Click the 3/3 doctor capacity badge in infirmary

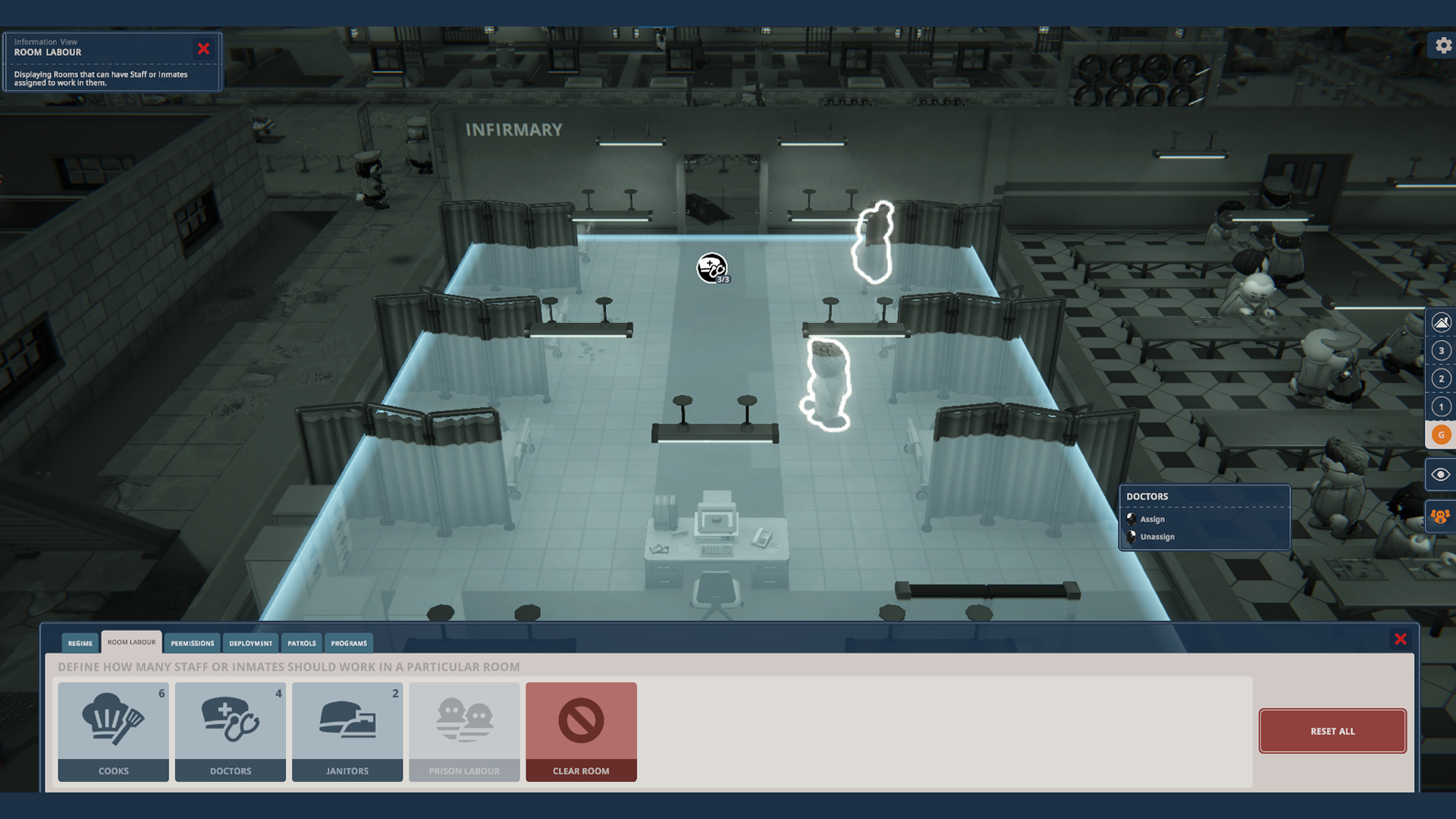click(x=711, y=268)
